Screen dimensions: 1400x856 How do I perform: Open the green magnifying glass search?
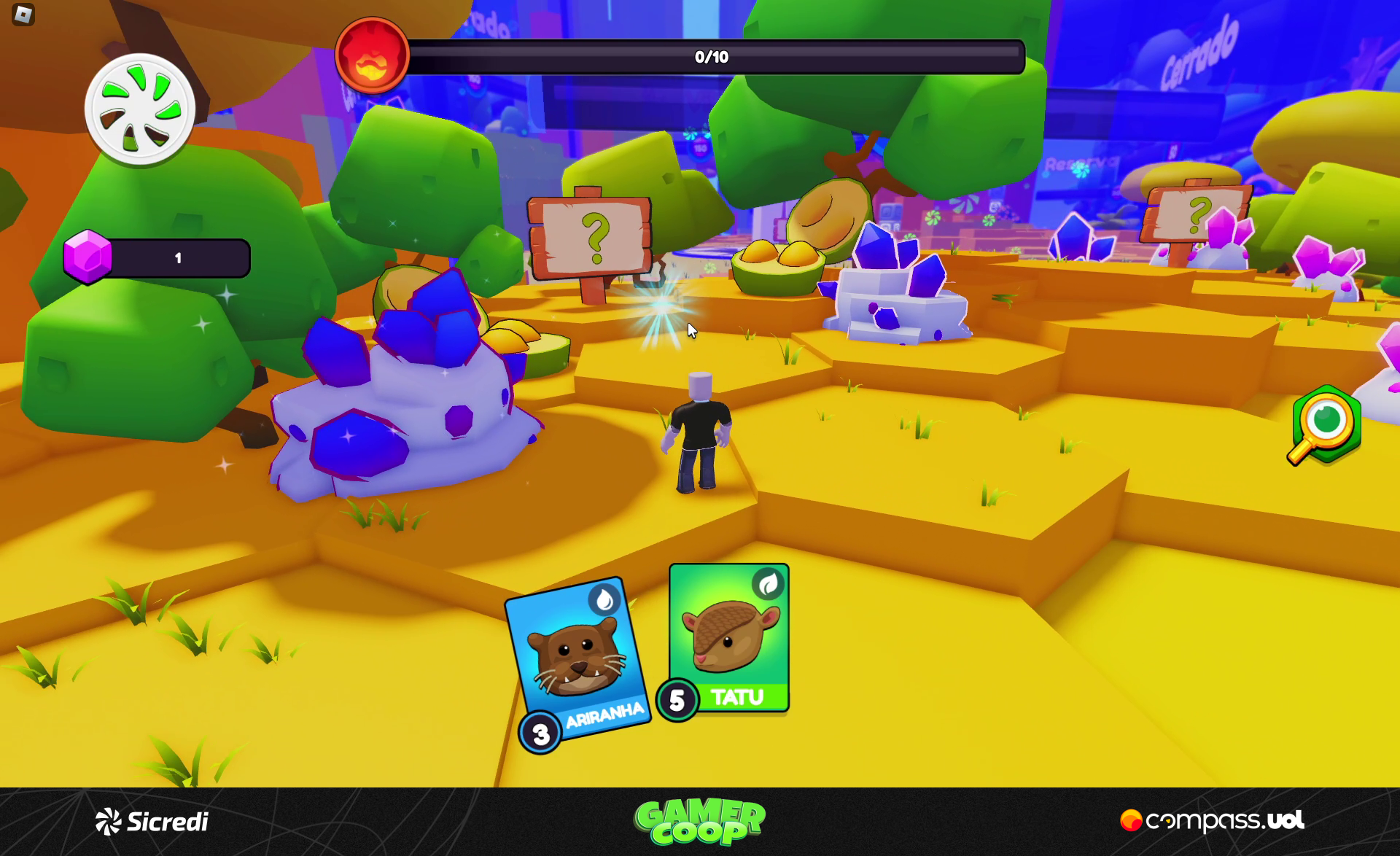(x=1326, y=425)
